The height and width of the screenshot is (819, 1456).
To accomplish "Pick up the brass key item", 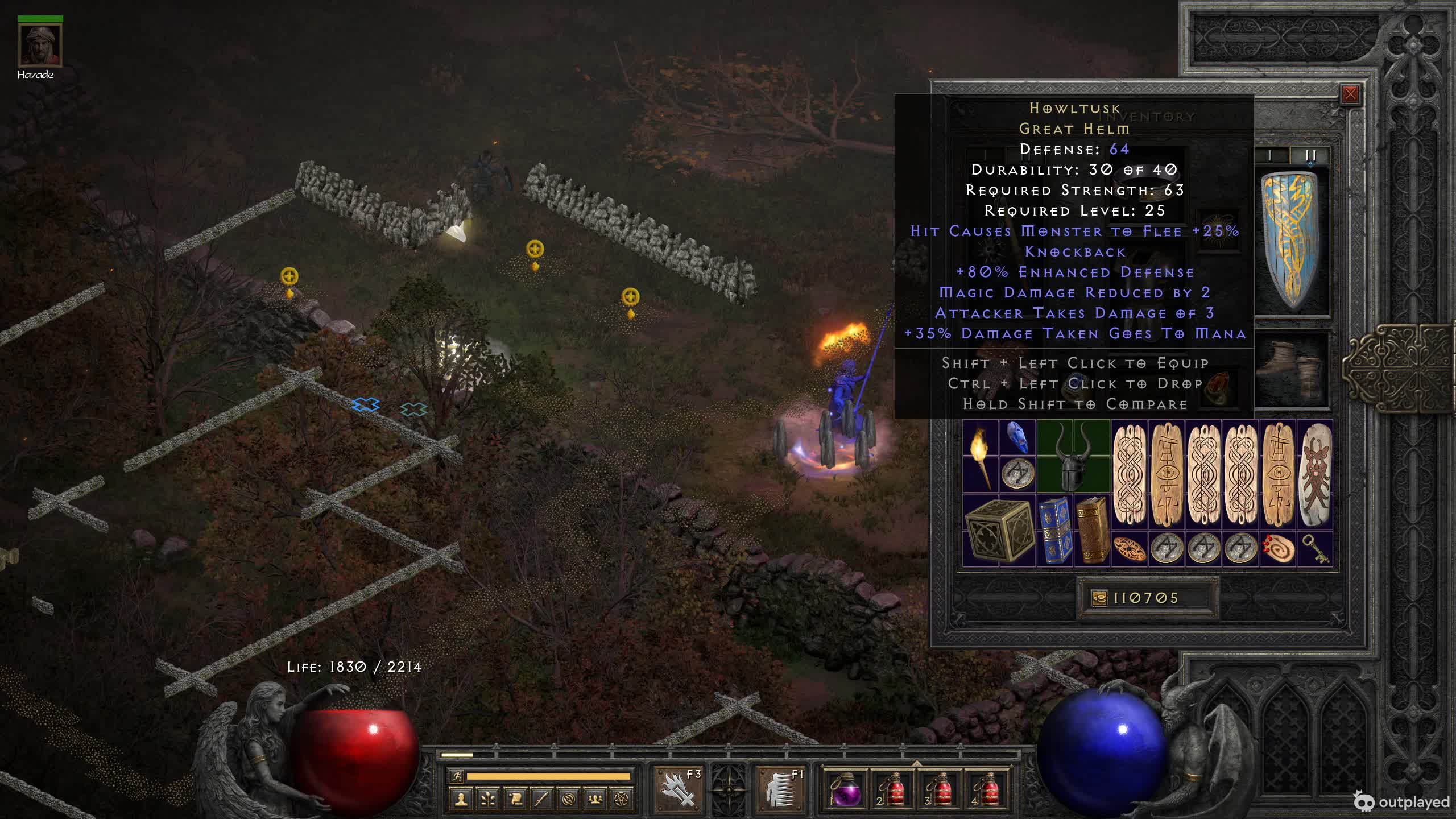I will coord(1316,549).
